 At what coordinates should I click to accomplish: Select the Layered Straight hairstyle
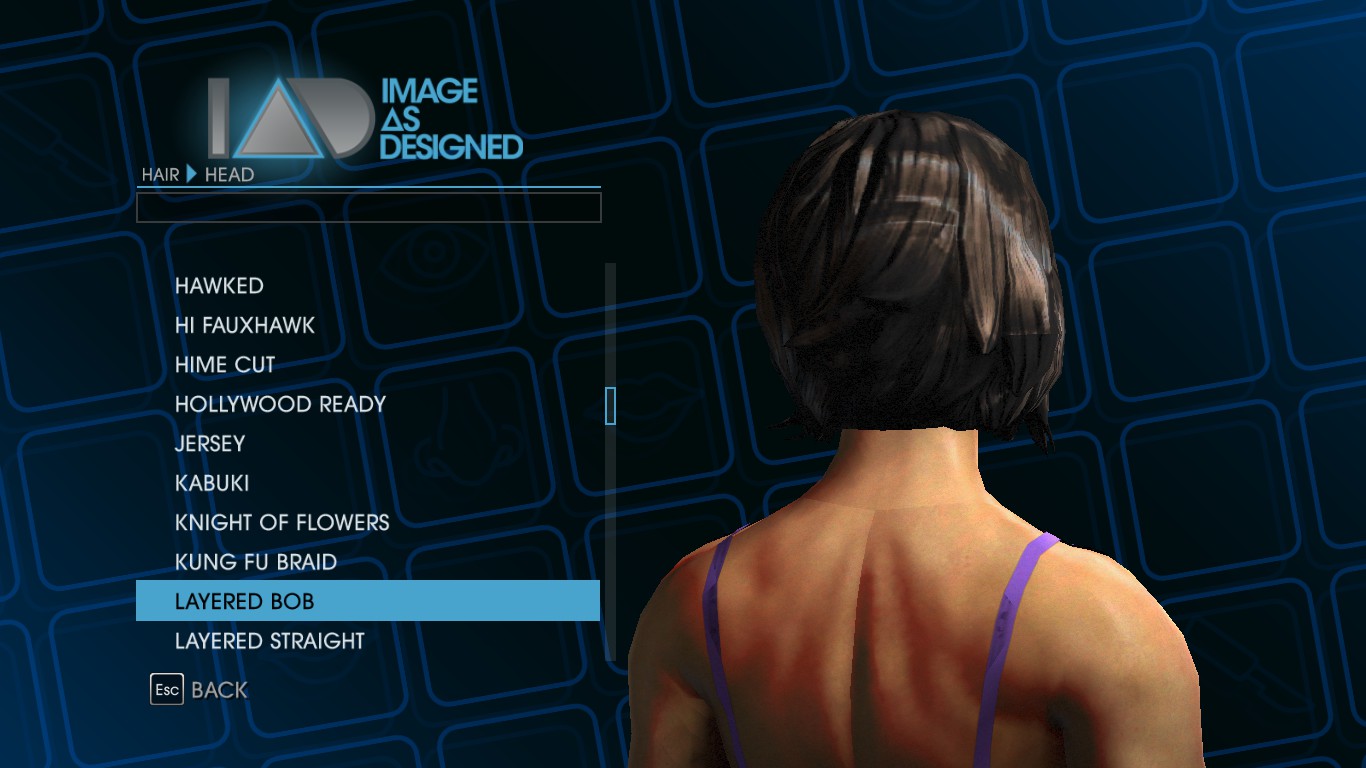point(270,641)
